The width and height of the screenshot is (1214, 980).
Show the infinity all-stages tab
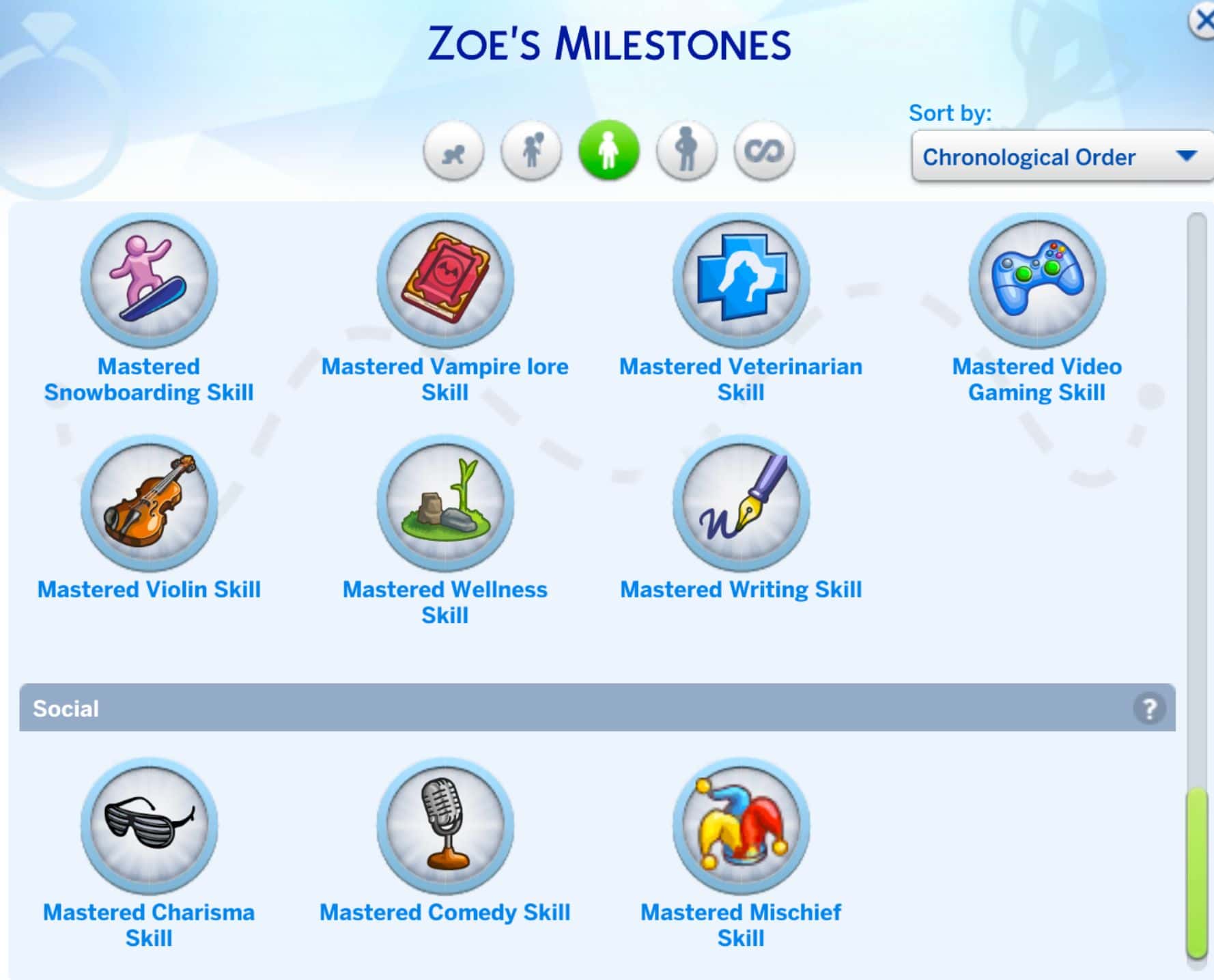coord(764,152)
